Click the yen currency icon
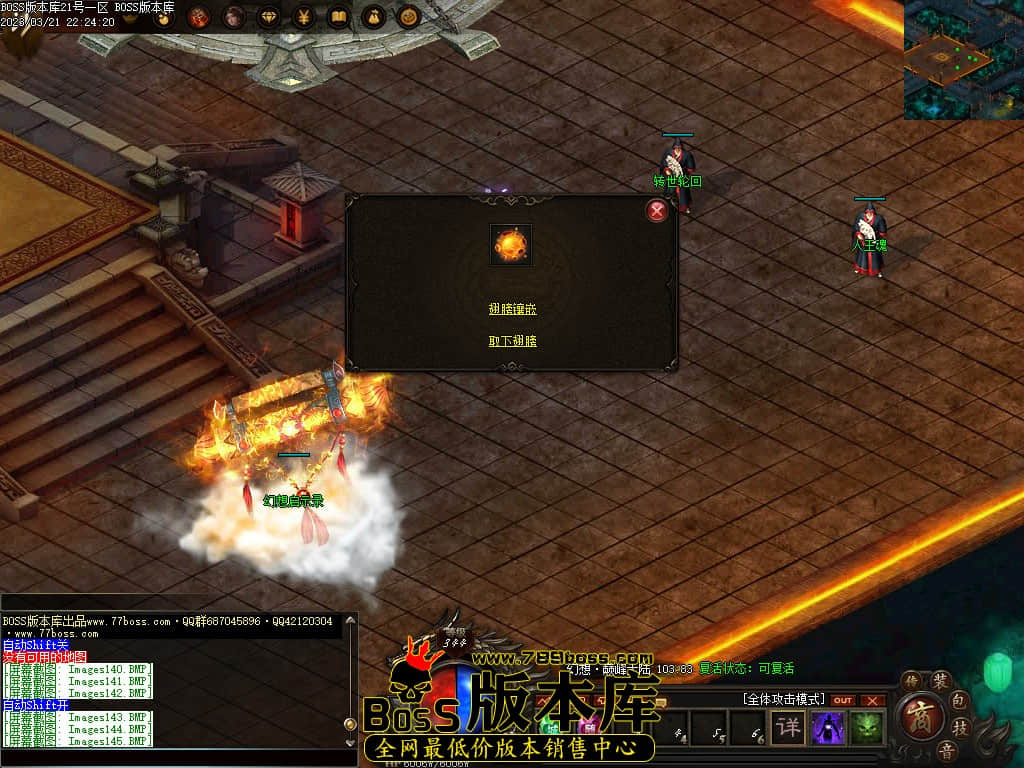 point(304,17)
